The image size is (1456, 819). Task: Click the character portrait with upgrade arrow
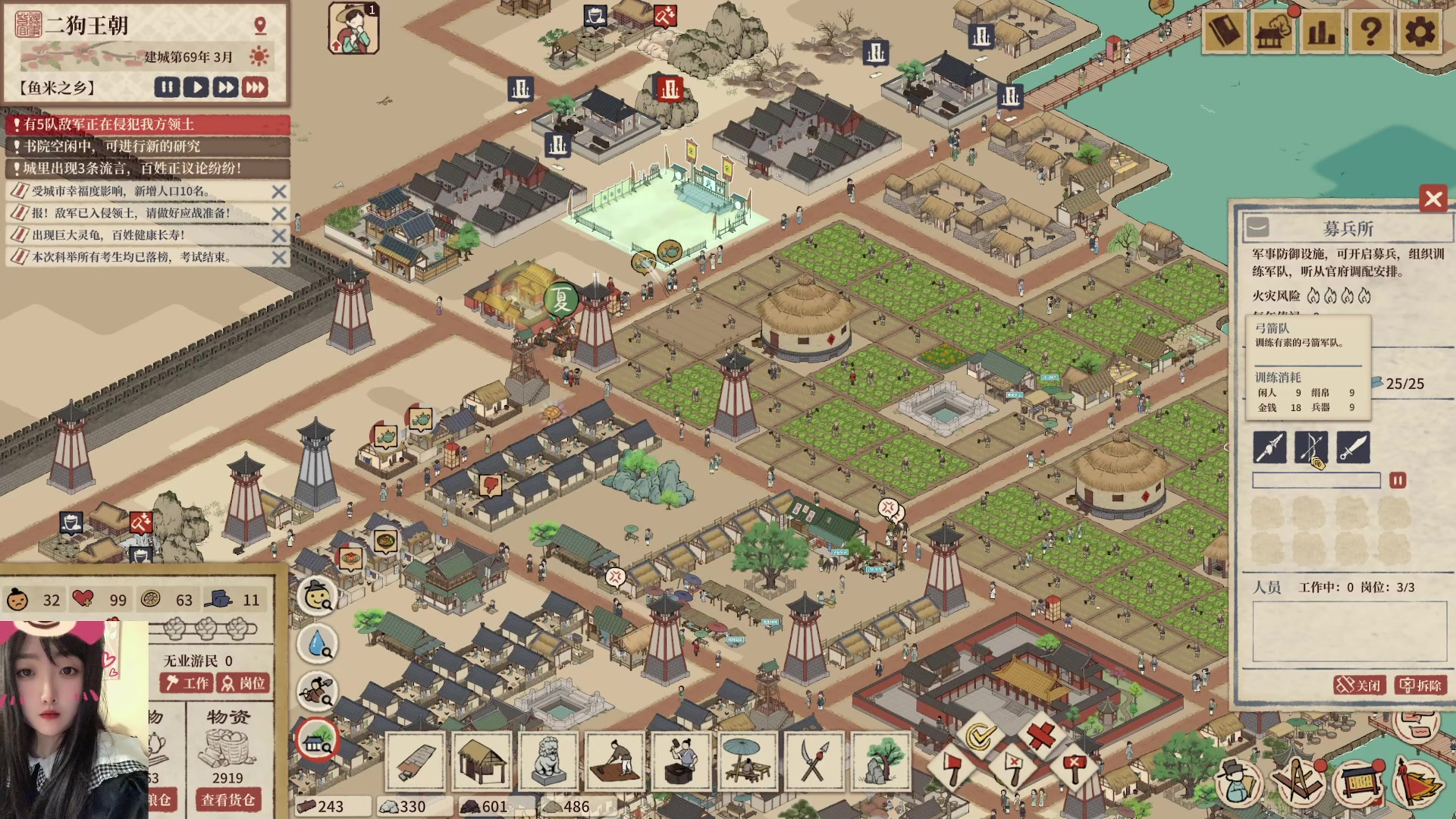(353, 29)
